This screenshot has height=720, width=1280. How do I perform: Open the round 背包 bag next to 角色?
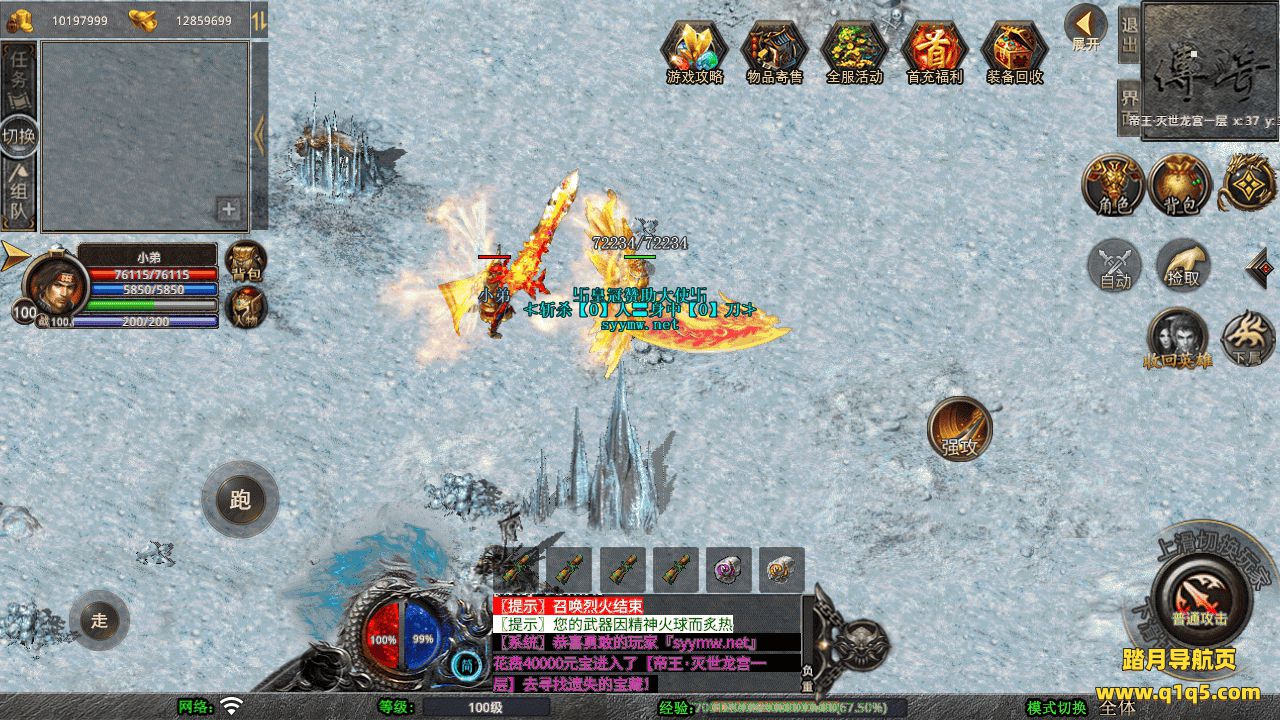pos(1180,186)
